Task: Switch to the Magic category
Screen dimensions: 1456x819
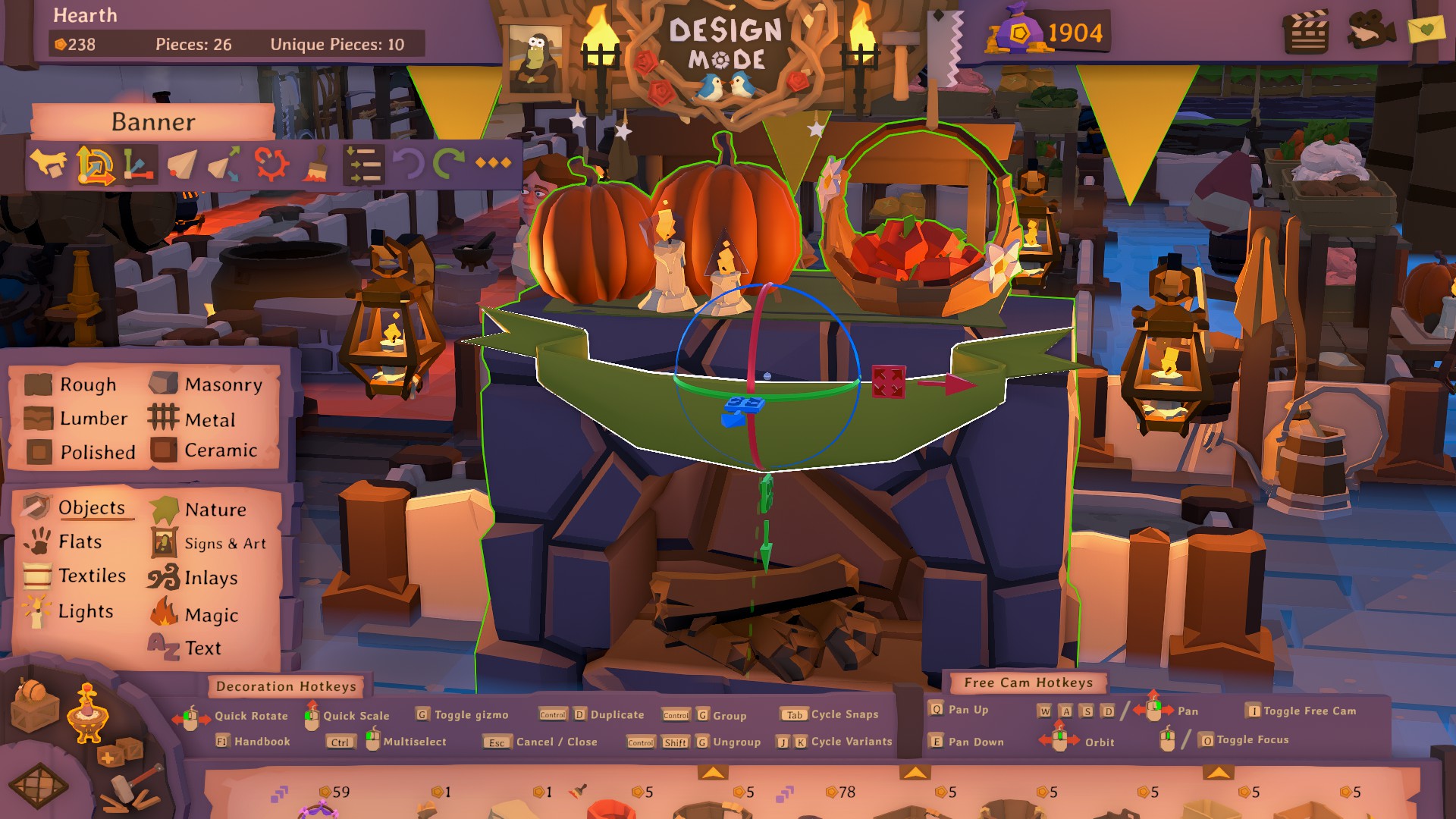Action: click(x=210, y=615)
